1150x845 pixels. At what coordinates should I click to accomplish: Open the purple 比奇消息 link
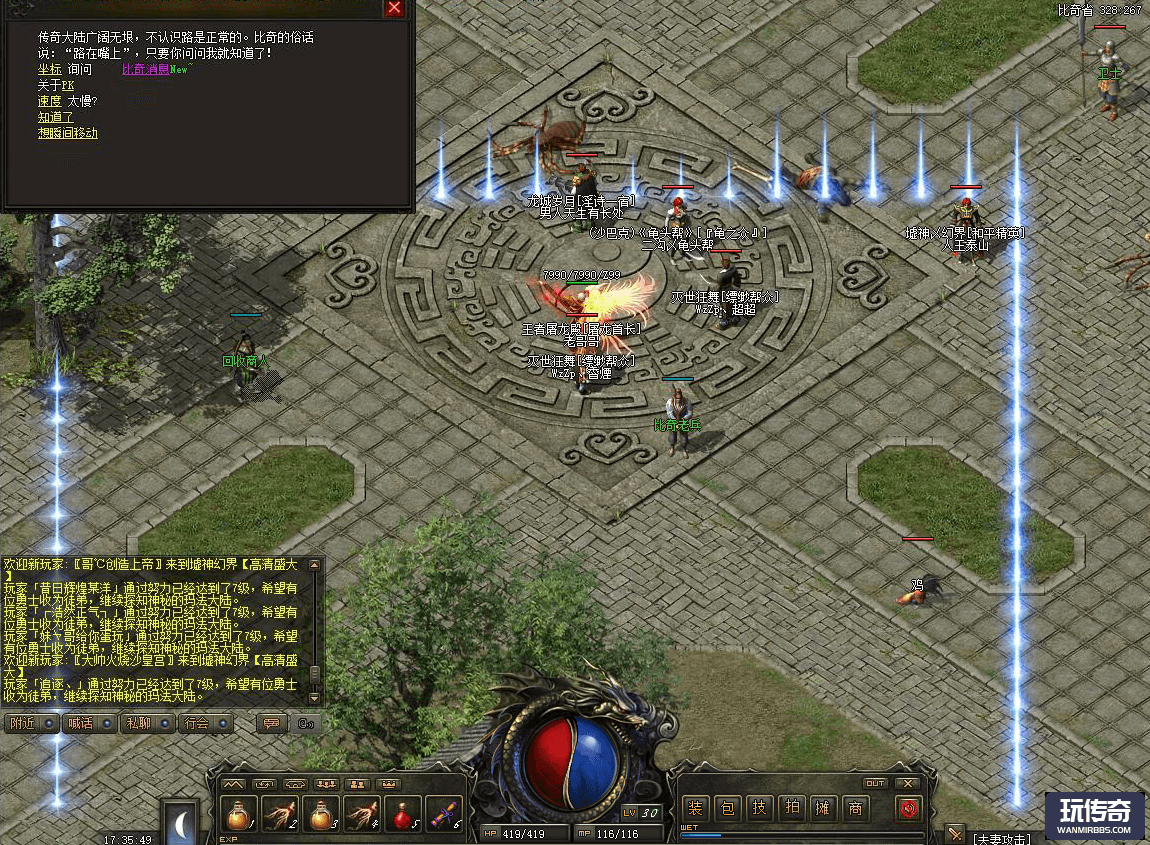(x=144, y=70)
